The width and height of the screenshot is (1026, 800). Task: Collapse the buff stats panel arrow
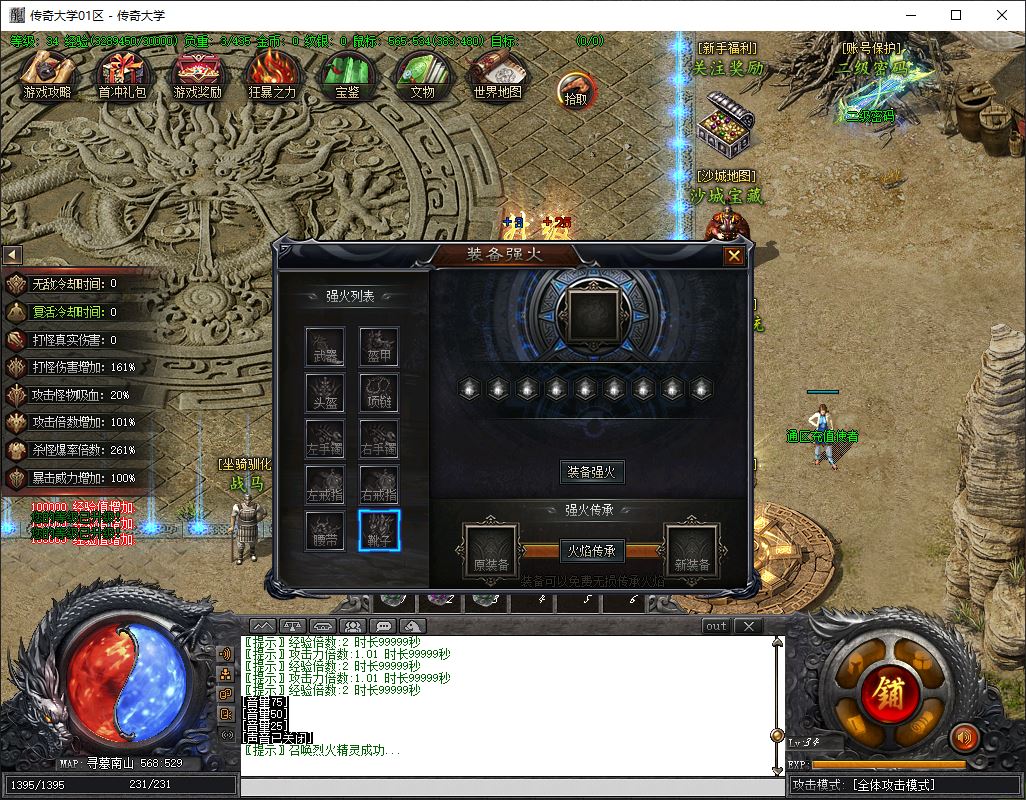pos(12,255)
